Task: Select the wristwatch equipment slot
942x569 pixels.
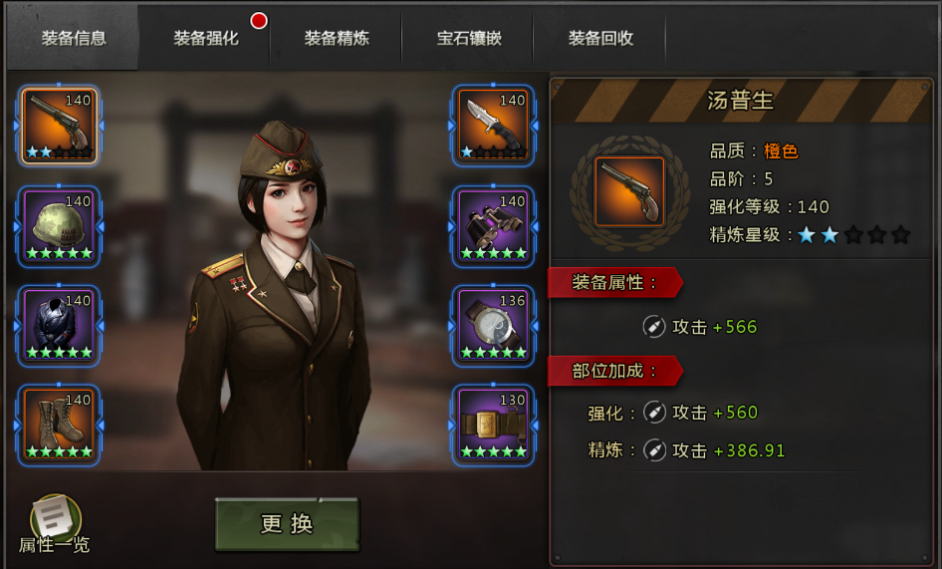Action: [x=493, y=325]
